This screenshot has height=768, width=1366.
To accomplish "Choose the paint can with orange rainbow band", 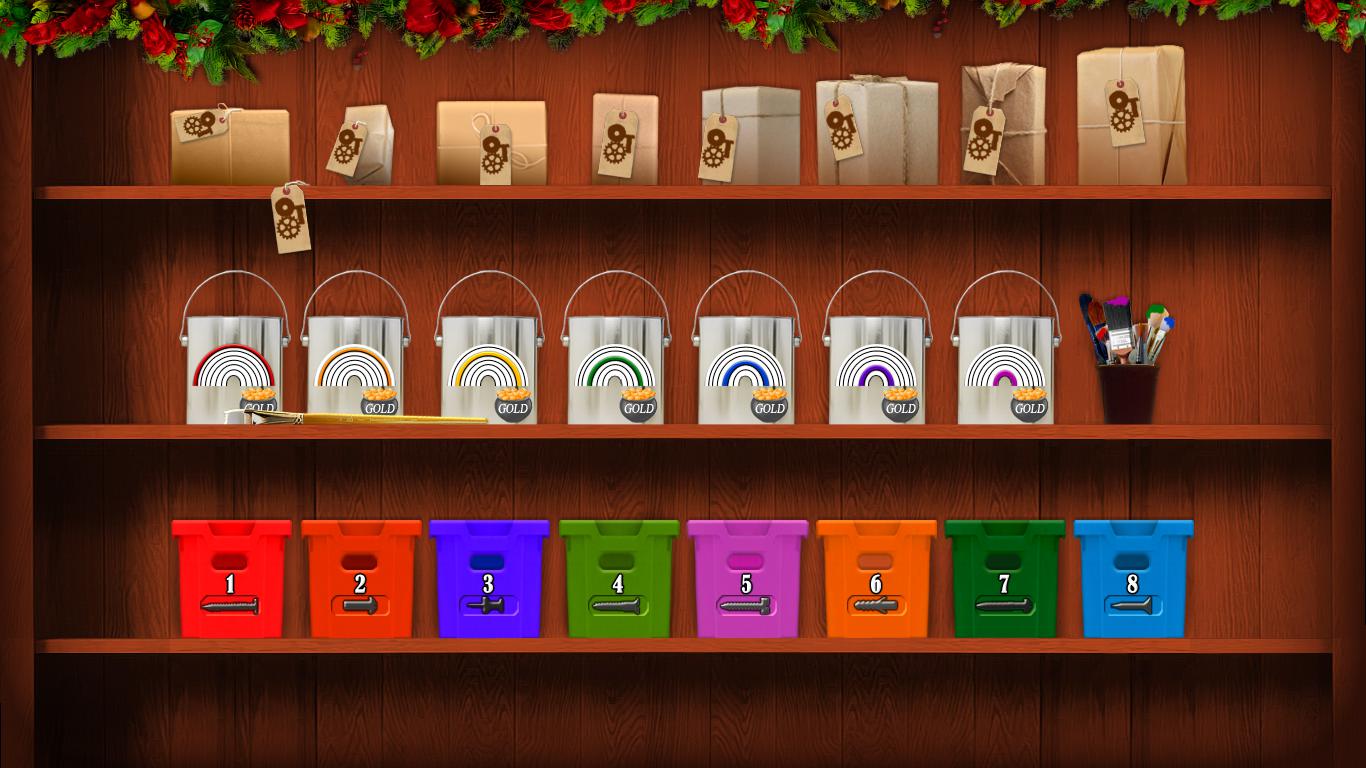I will [355, 365].
